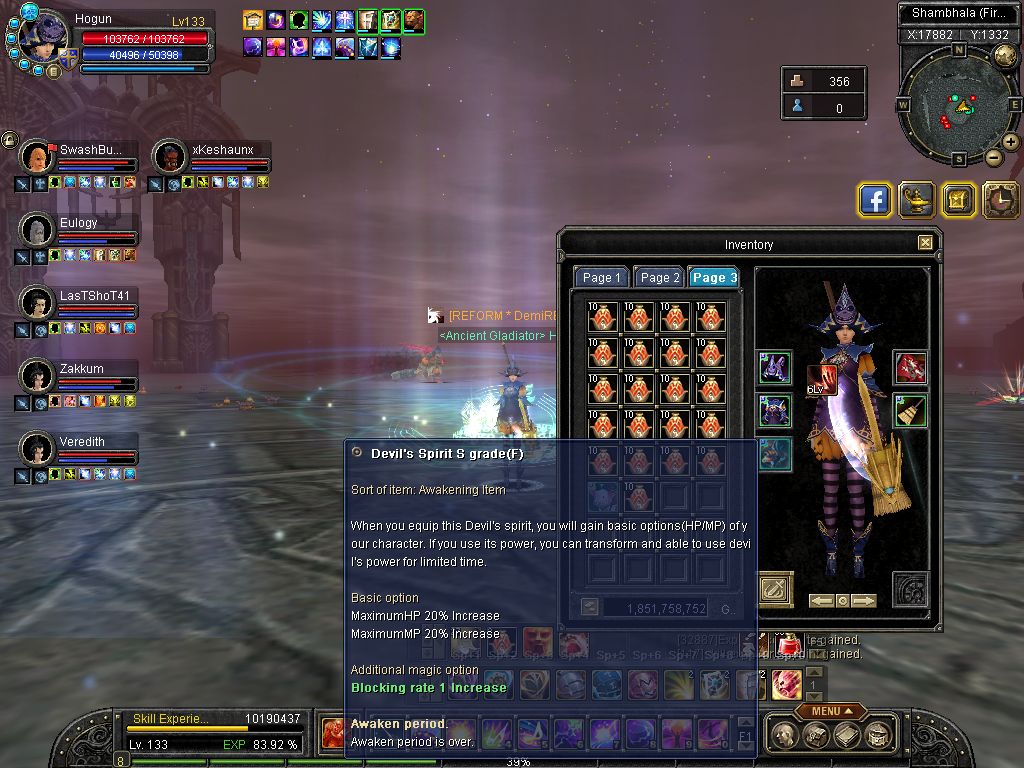1024x768 pixels.
Task: Open the golden treasure chest shop icon
Action: click(x=958, y=200)
